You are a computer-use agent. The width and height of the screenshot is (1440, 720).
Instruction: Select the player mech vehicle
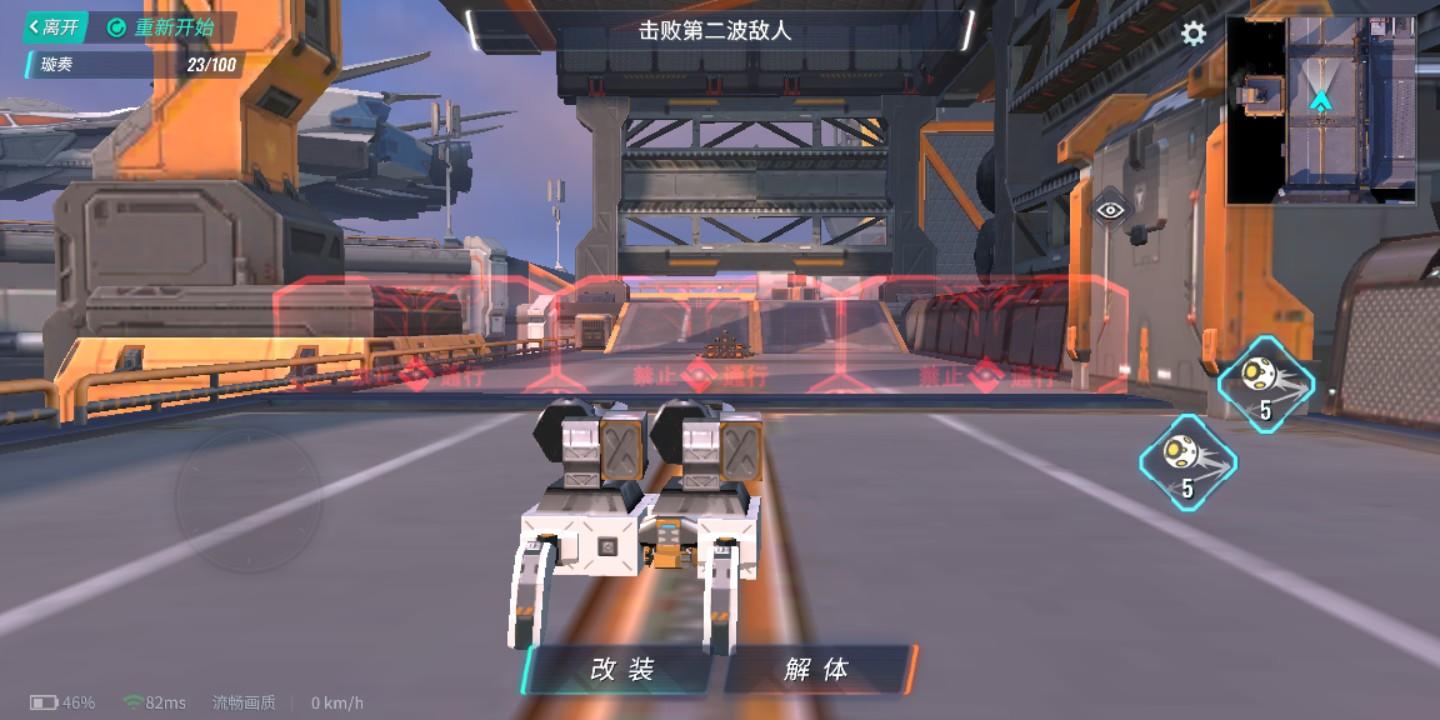648,520
